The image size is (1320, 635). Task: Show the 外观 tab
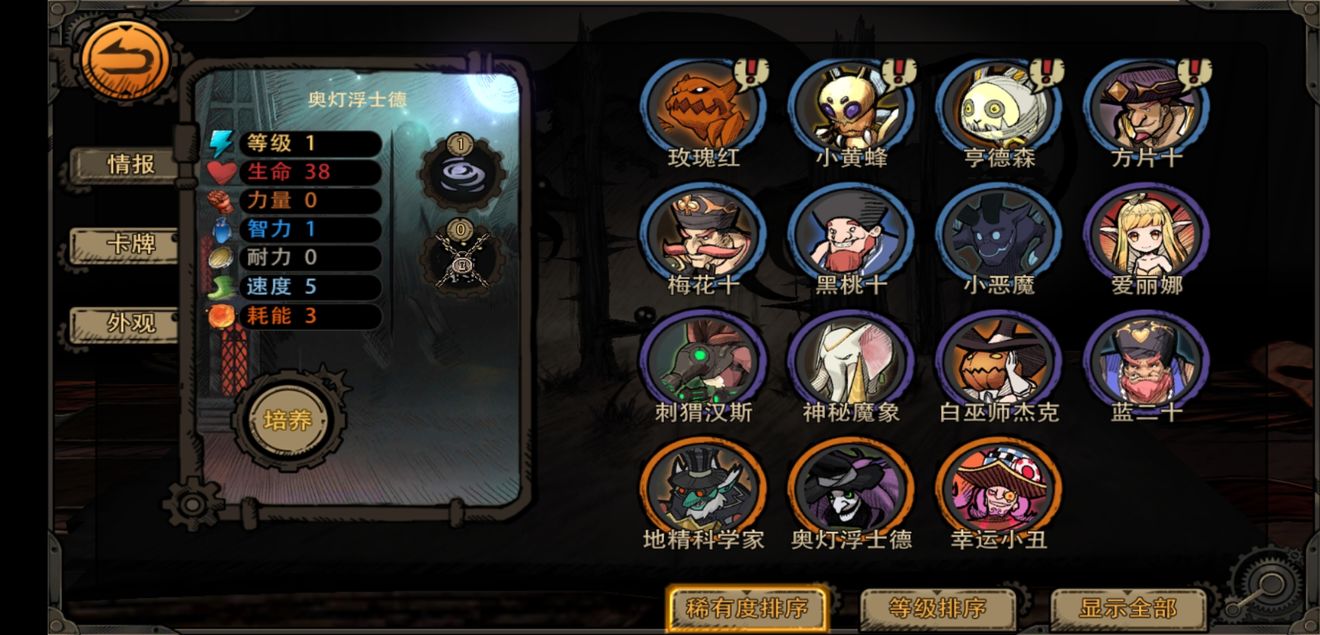[131, 323]
